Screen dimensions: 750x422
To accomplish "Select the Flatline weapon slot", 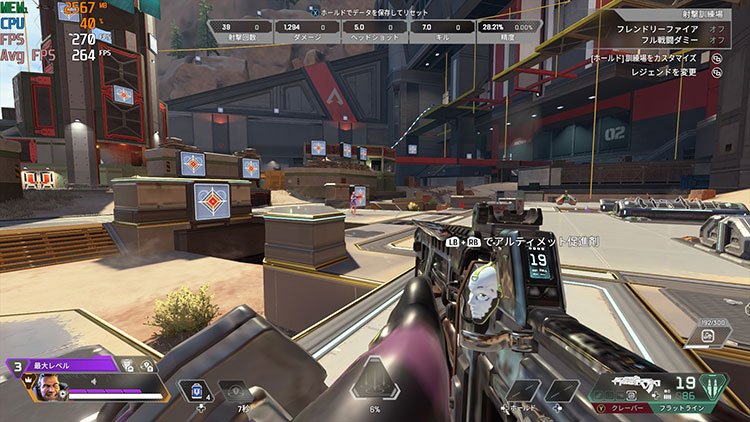I will 683,408.
